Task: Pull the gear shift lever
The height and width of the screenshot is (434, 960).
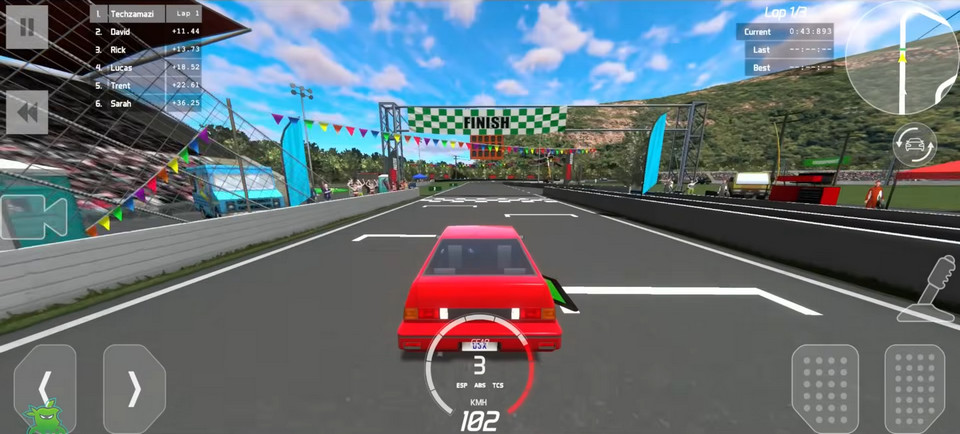Action: click(931, 290)
